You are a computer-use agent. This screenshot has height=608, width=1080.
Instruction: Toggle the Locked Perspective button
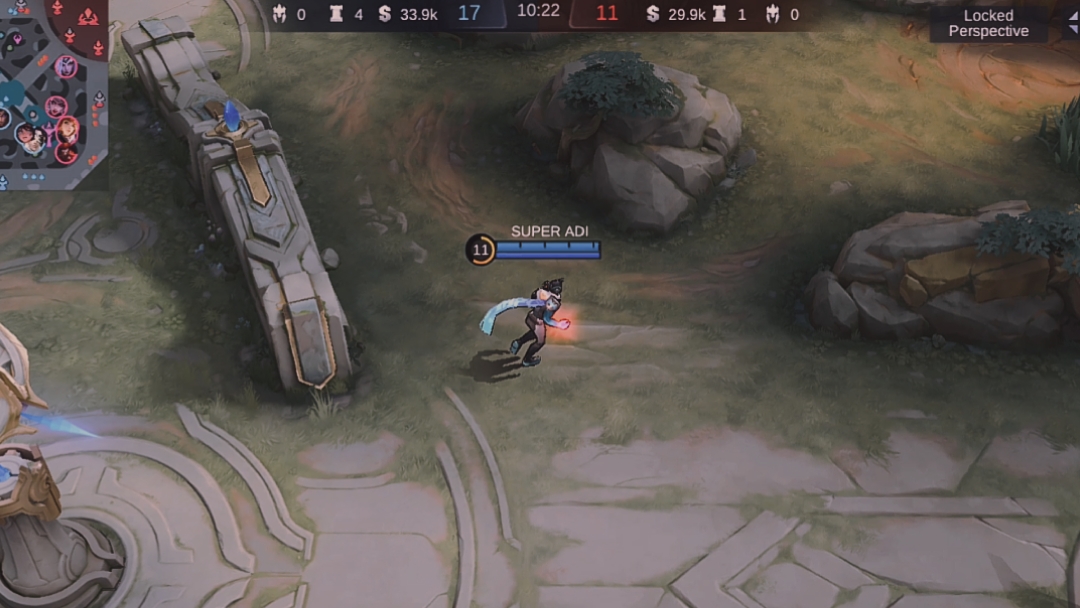tap(988, 24)
